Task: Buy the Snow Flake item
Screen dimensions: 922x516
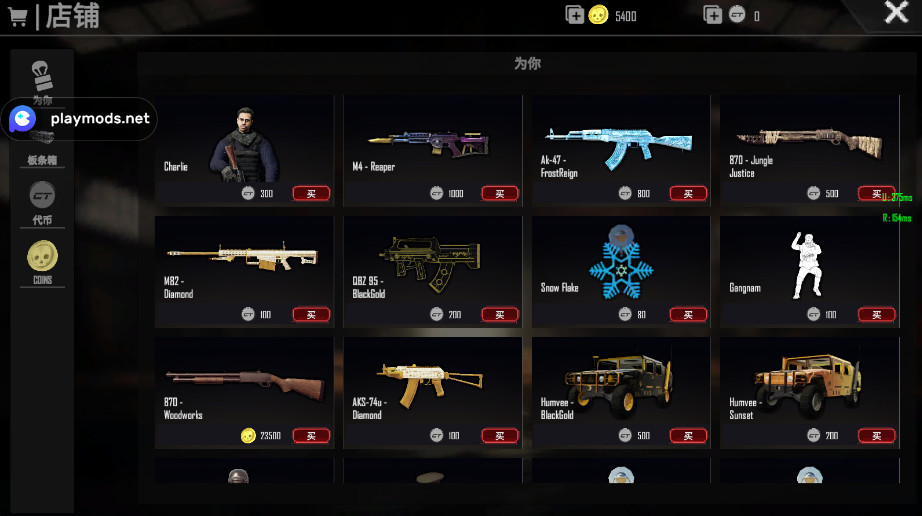Action: point(688,314)
